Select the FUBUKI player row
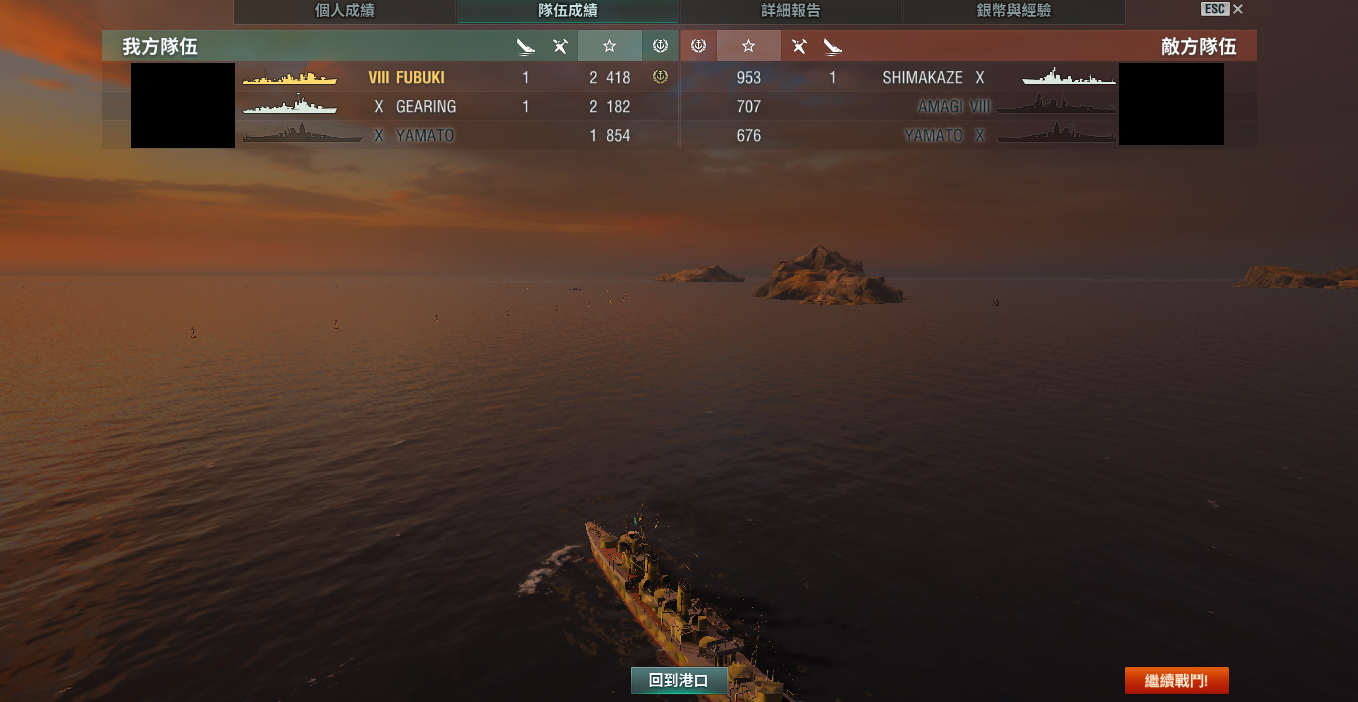1358x702 pixels. (420, 77)
